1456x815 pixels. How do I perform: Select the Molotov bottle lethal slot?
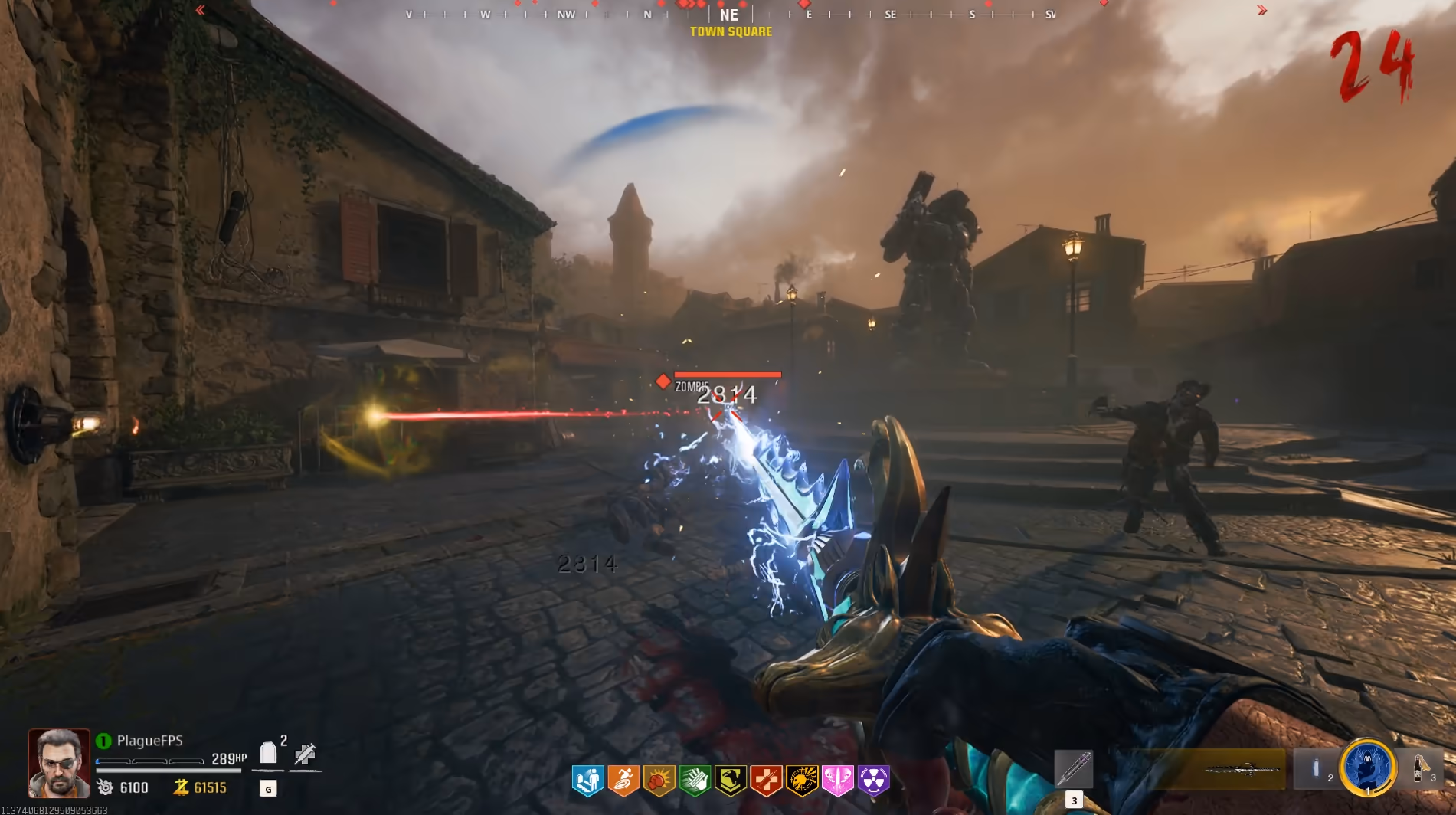point(1419,768)
